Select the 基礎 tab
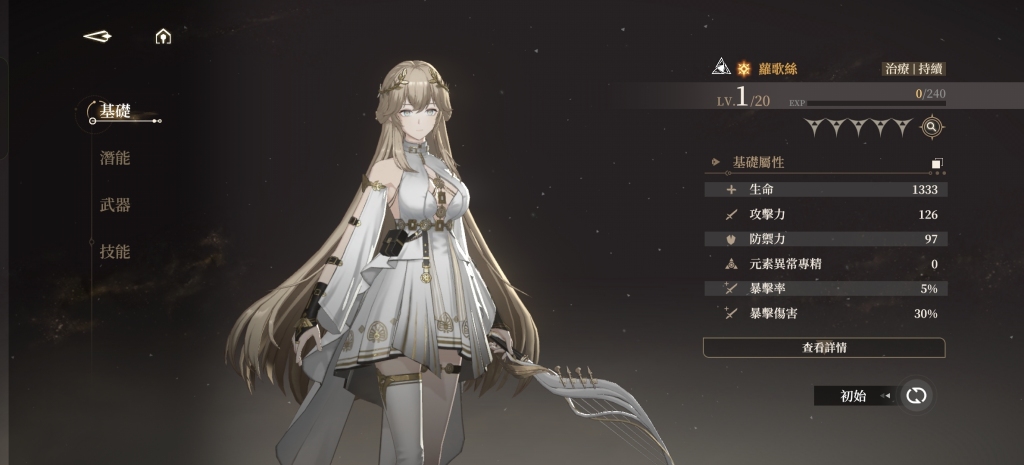Screen dimensions: 1024x465 coord(115,110)
